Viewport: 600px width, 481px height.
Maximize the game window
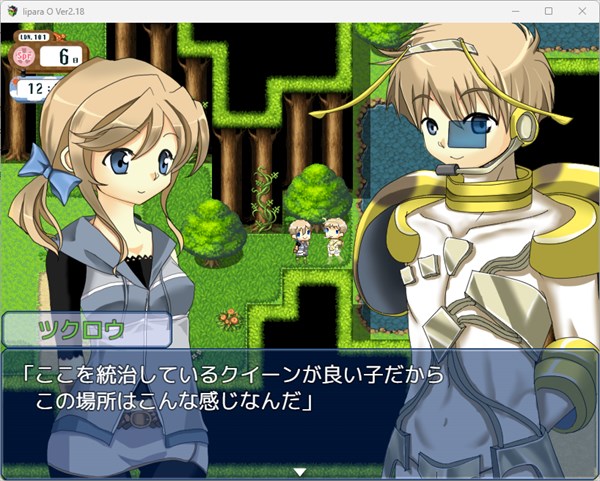coord(548,11)
